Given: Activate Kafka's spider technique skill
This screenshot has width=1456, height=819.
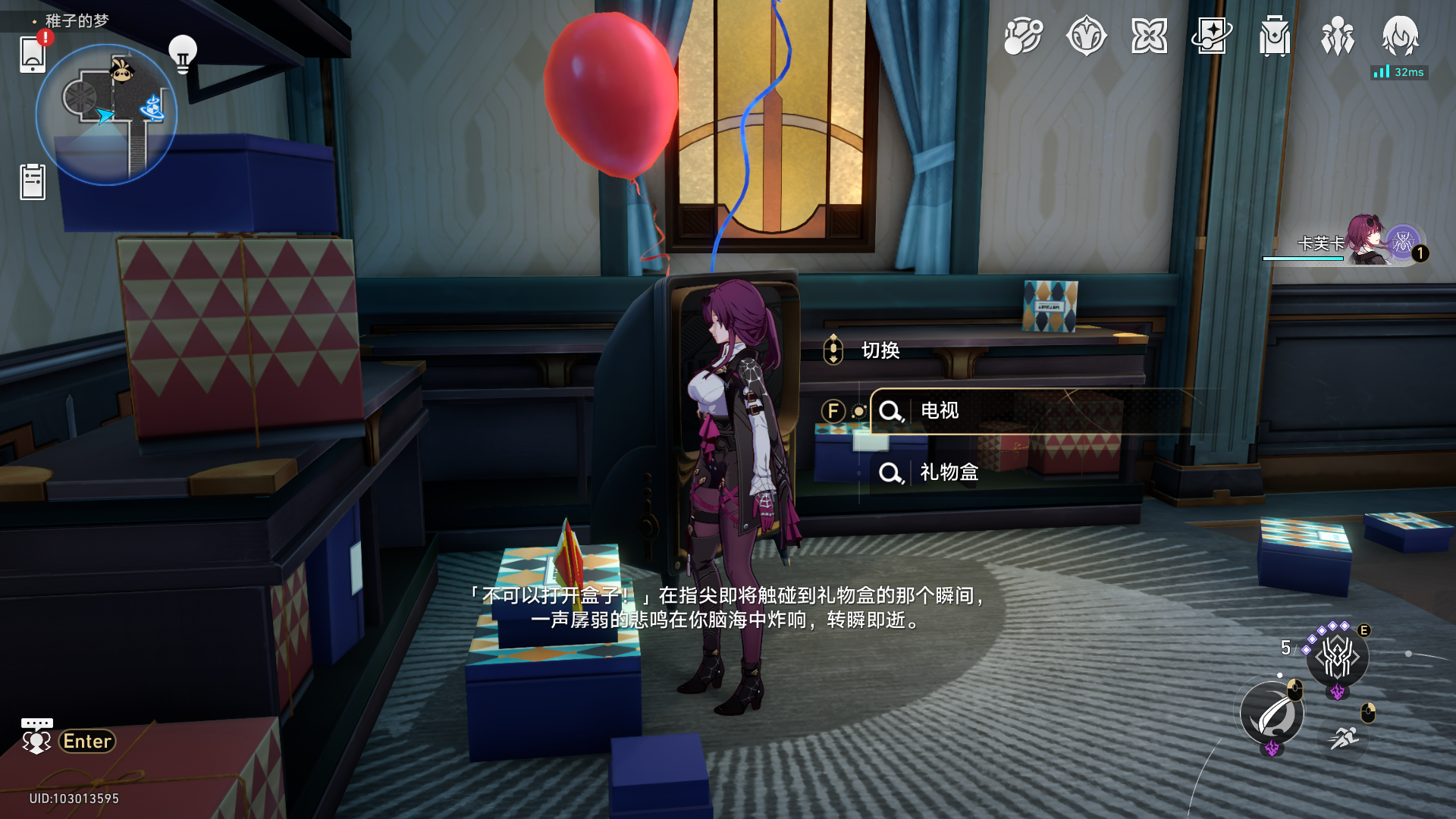Looking at the screenshot, I should (1337, 657).
